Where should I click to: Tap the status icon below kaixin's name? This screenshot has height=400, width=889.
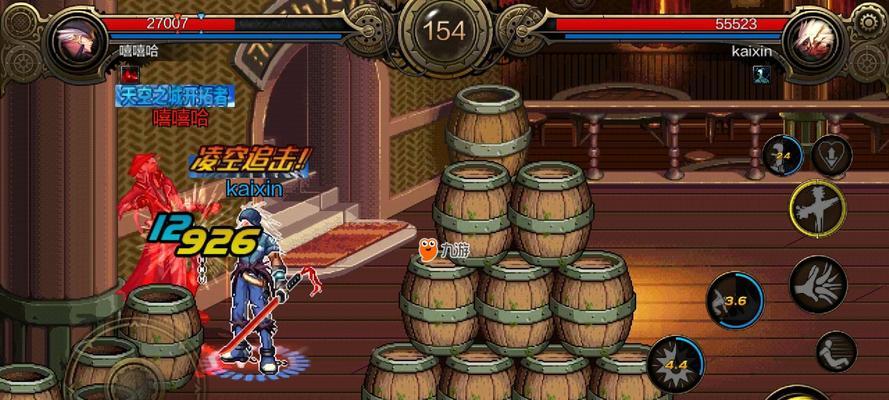761,72
